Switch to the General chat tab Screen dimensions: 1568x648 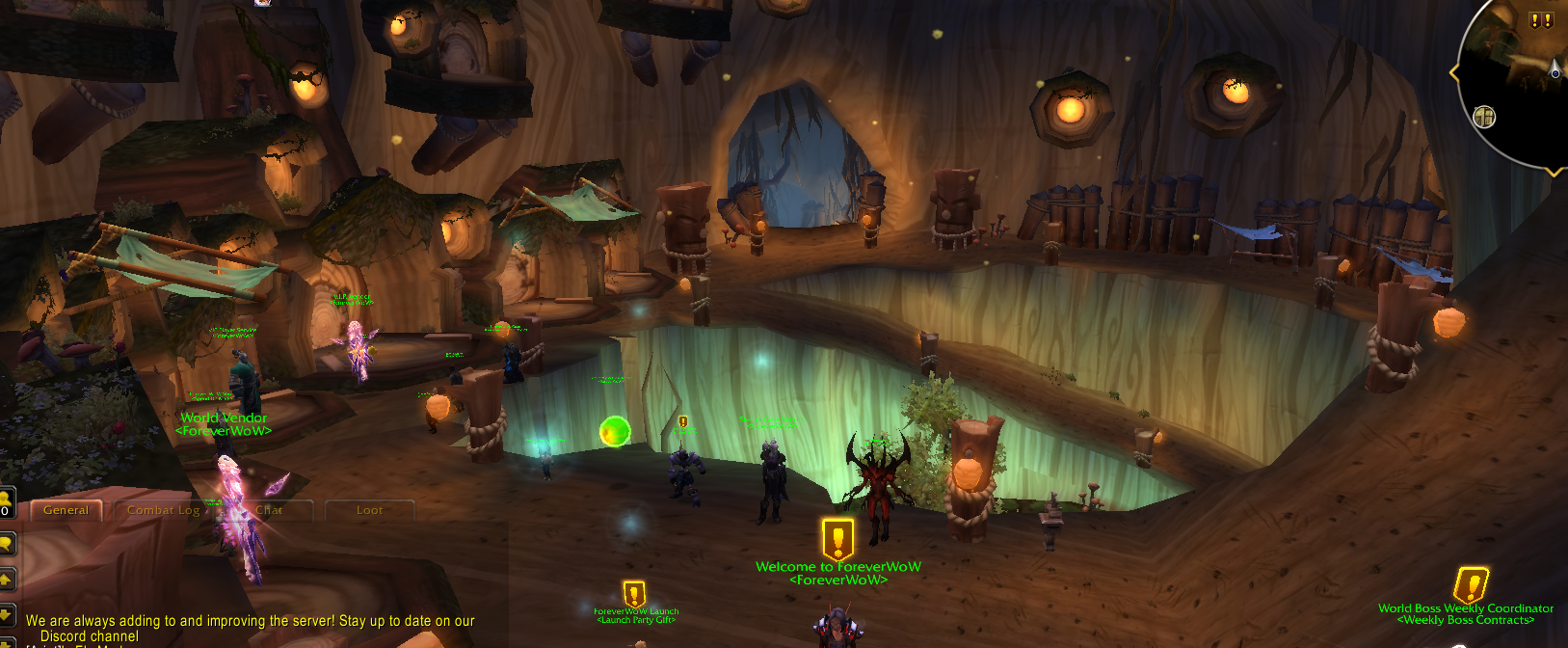[x=66, y=510]
